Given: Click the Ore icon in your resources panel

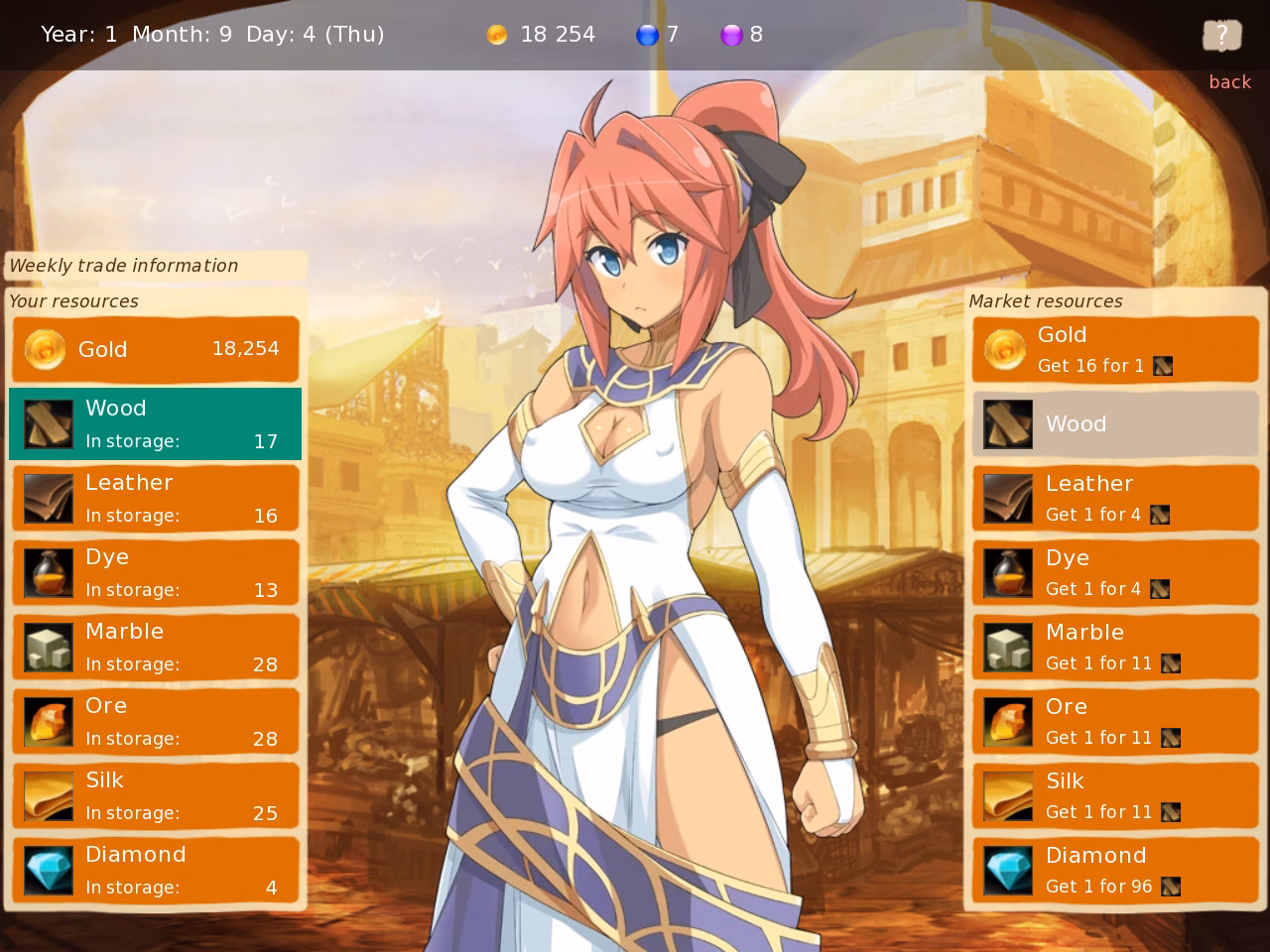Looking at the screenshot, I should [x=47, y=721].
